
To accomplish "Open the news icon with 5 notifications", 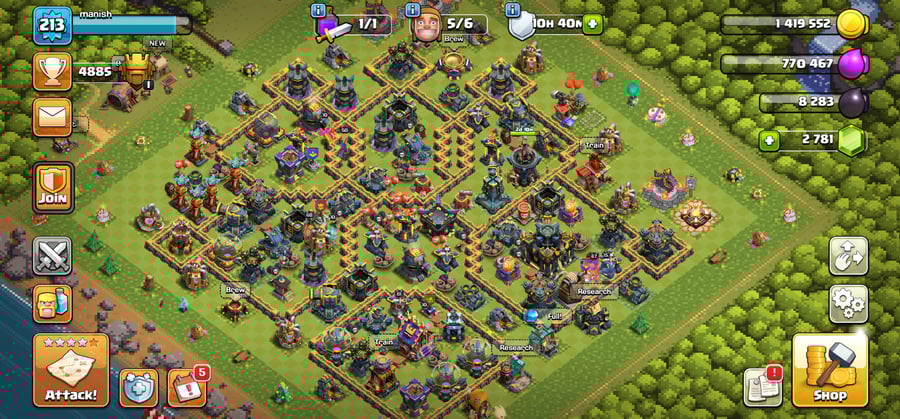I will pos(186,386).
